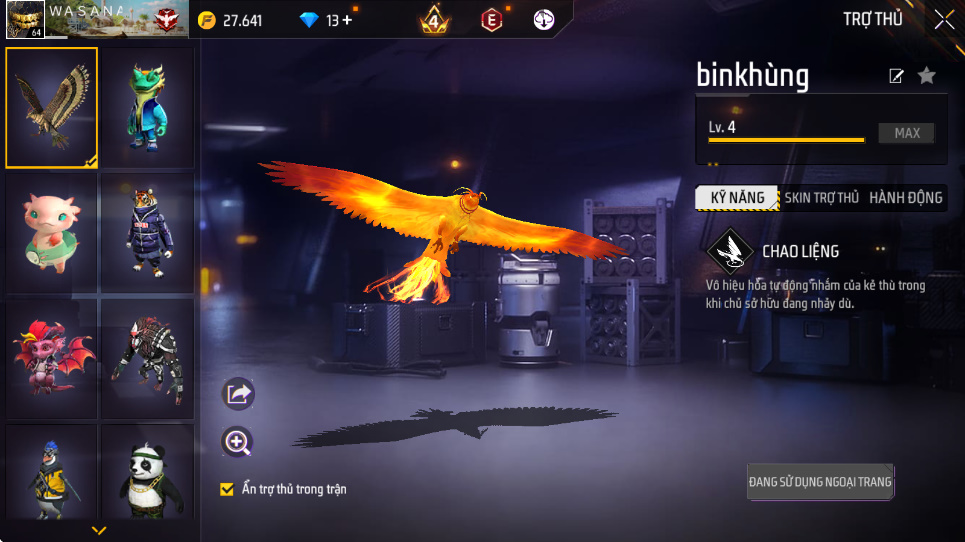Screen dimensions: 965x542
Task: Toggle the Ẩn trợ thủ trong trận checkbox
Action: click(x=227, y=489)
